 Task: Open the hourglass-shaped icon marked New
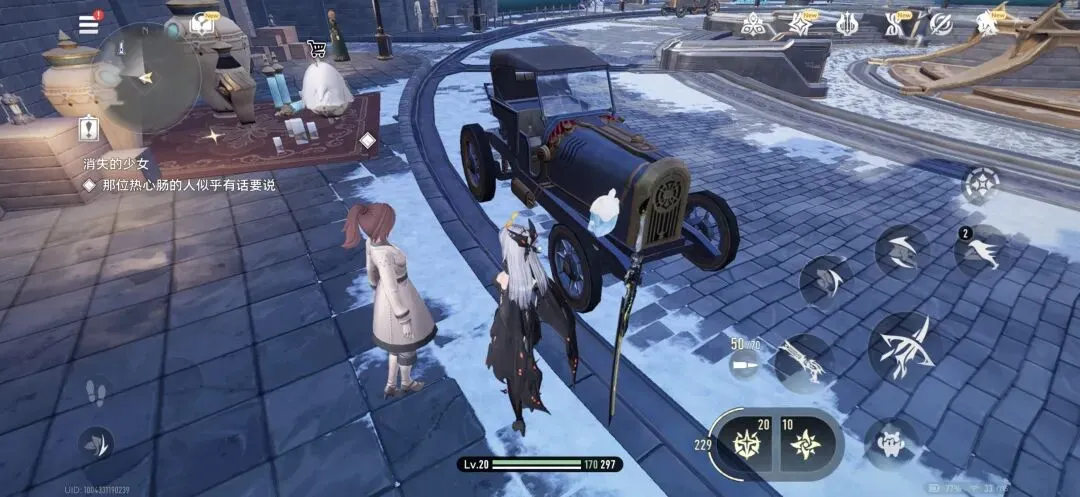click(894, 23)
